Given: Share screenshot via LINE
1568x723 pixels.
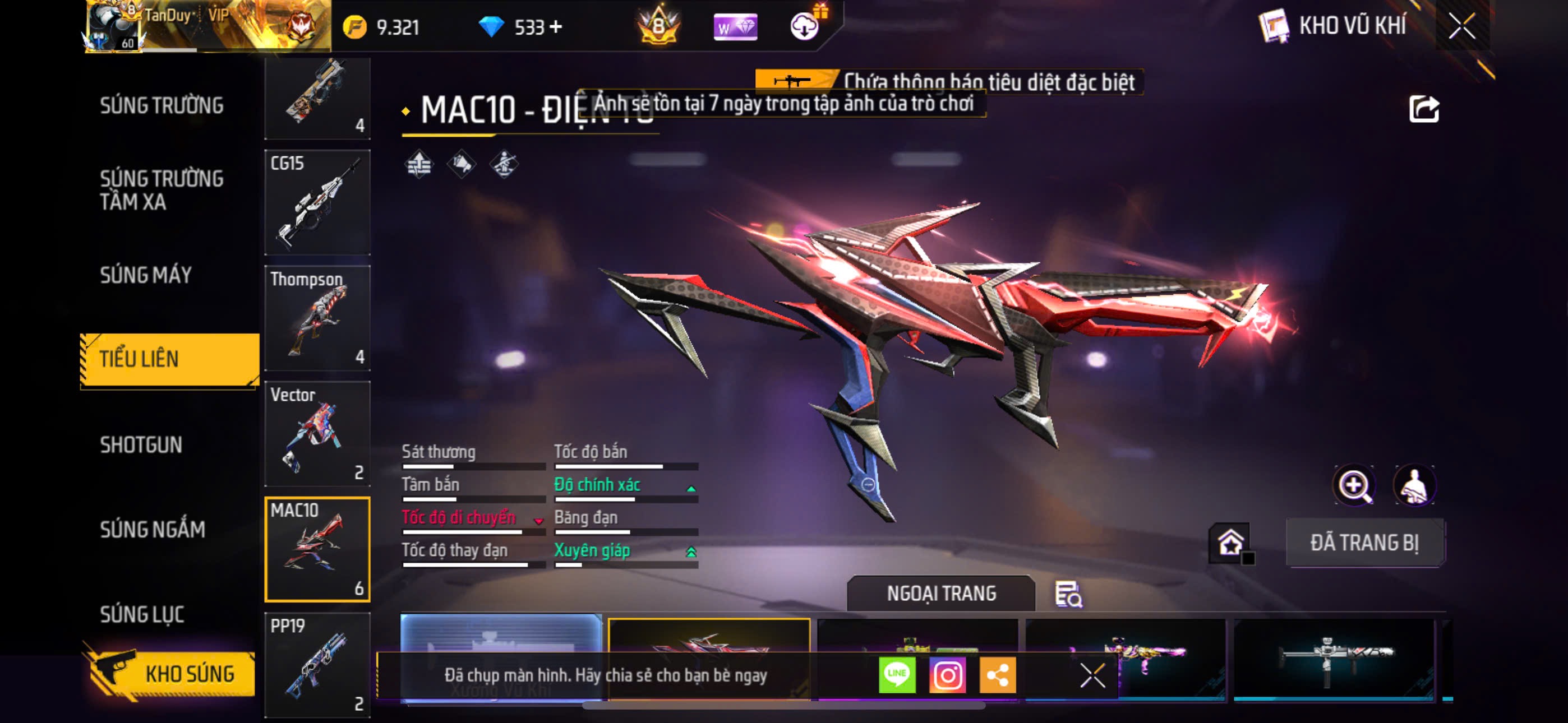Looking at the screenshot, I should [x=897, y=675].
